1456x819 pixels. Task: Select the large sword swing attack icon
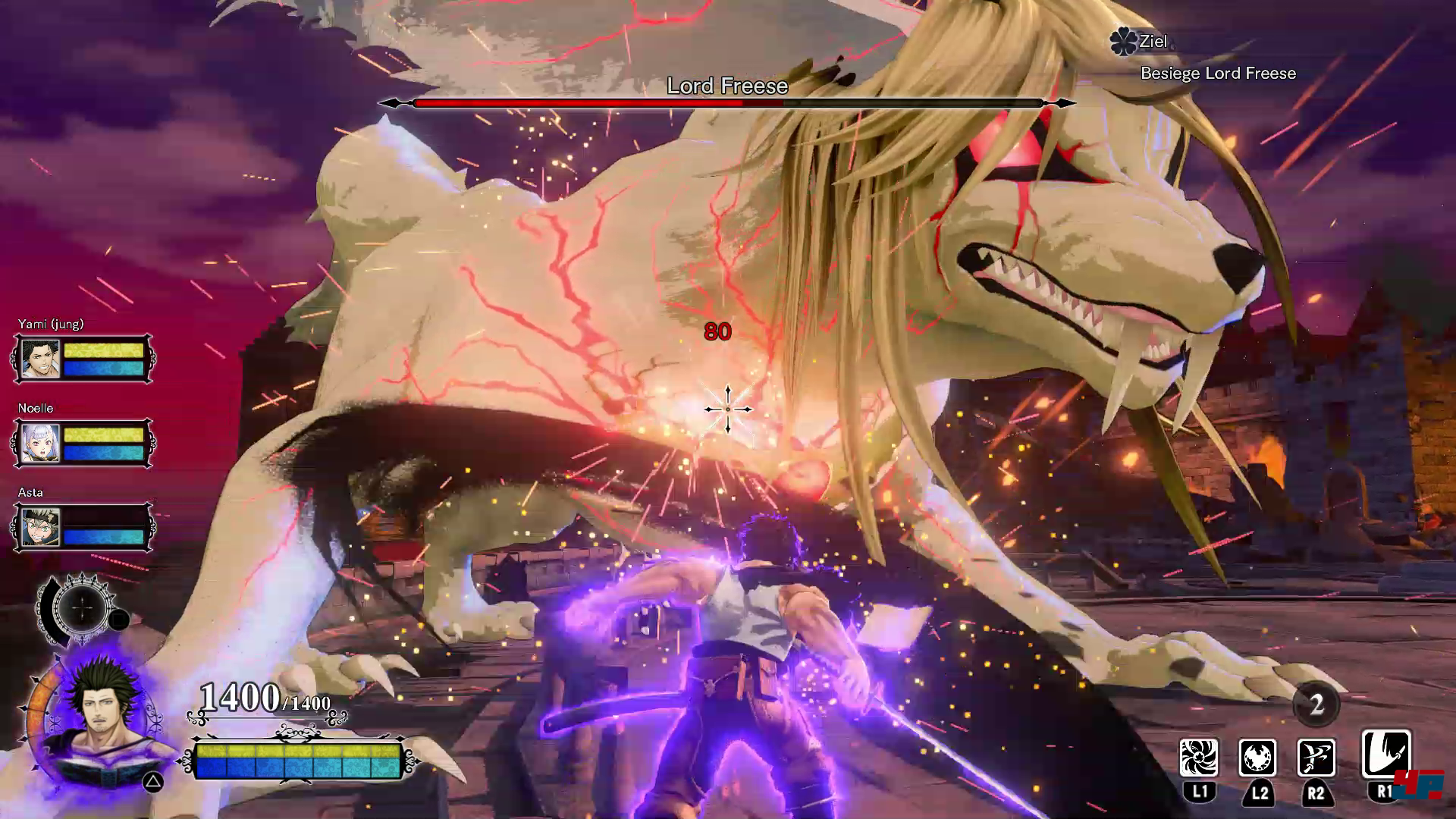(x=1386, y=754)
